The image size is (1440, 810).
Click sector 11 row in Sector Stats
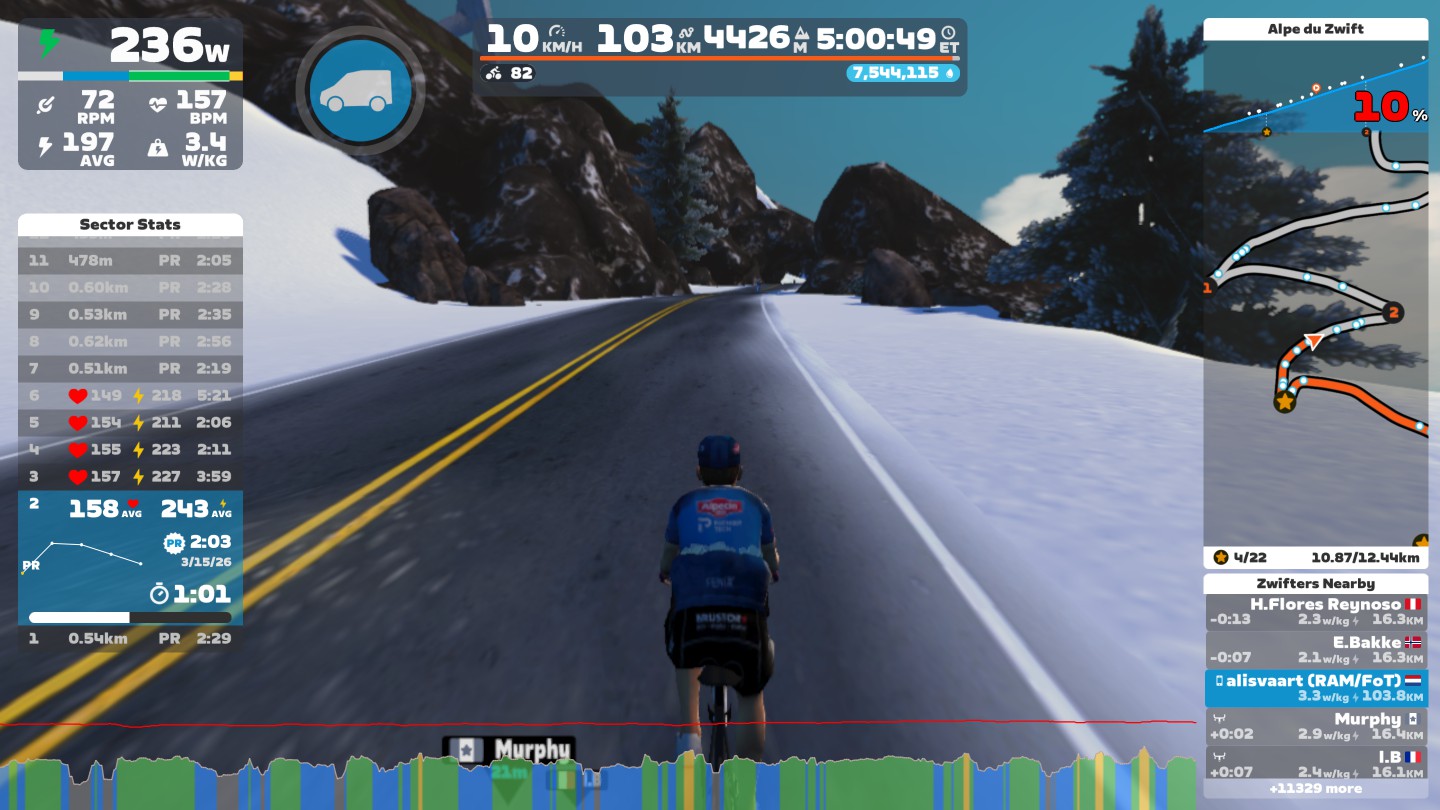pos(130,261)
